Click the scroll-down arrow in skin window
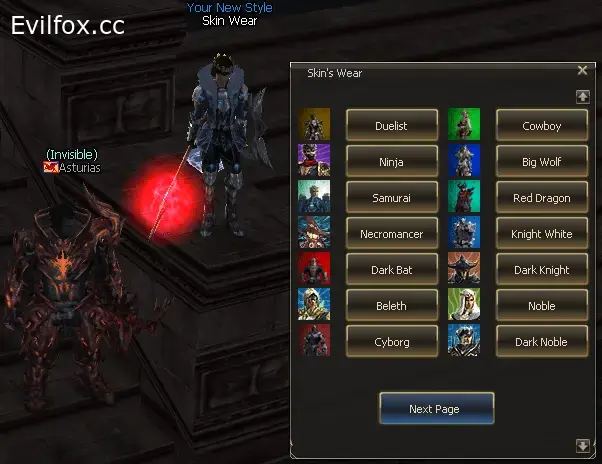This screenshot has width=602, height=464. [583, 445]
